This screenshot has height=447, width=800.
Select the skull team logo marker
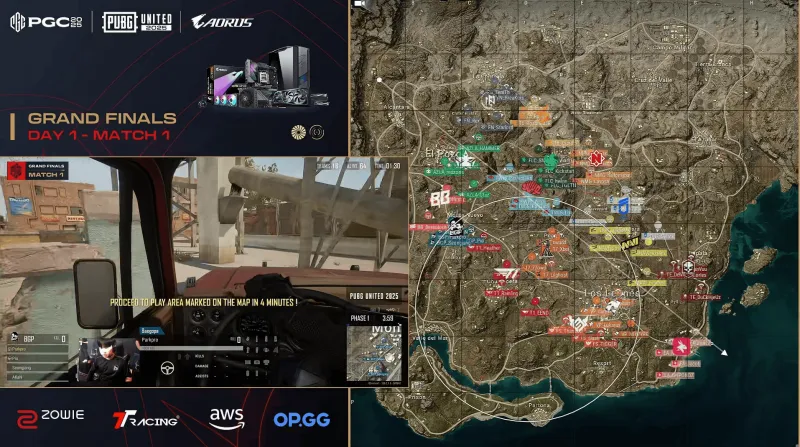[x=688, y=267]
